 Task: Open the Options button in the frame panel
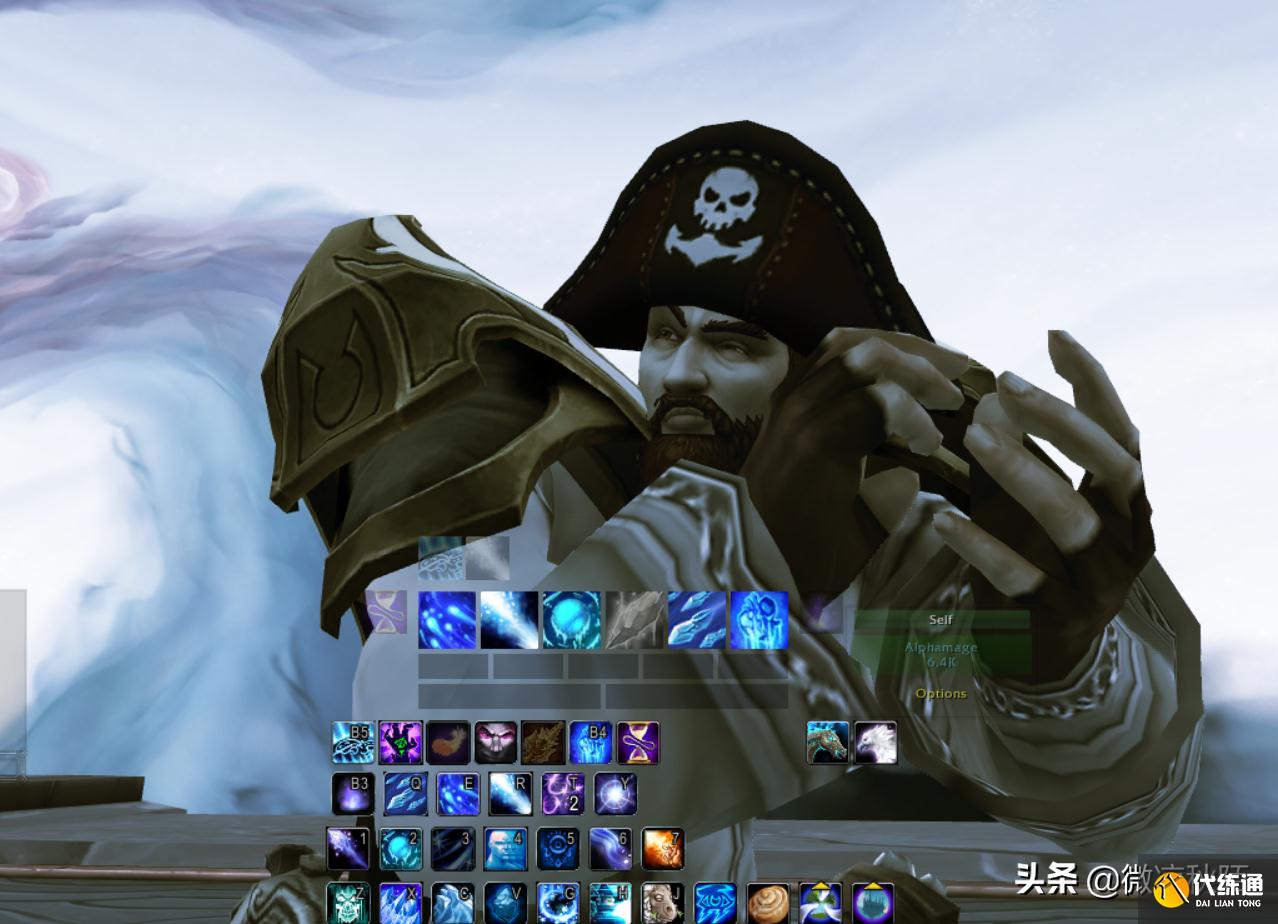tap(941, 693)
